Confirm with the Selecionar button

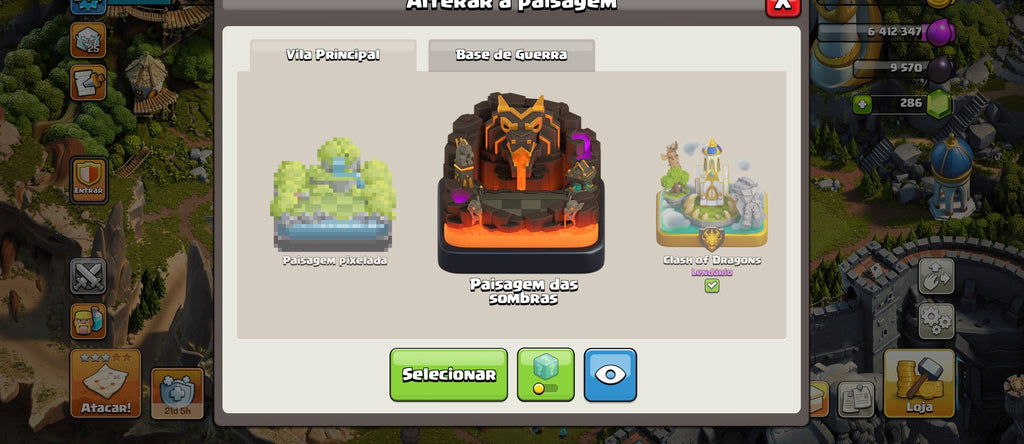[448, 374]
